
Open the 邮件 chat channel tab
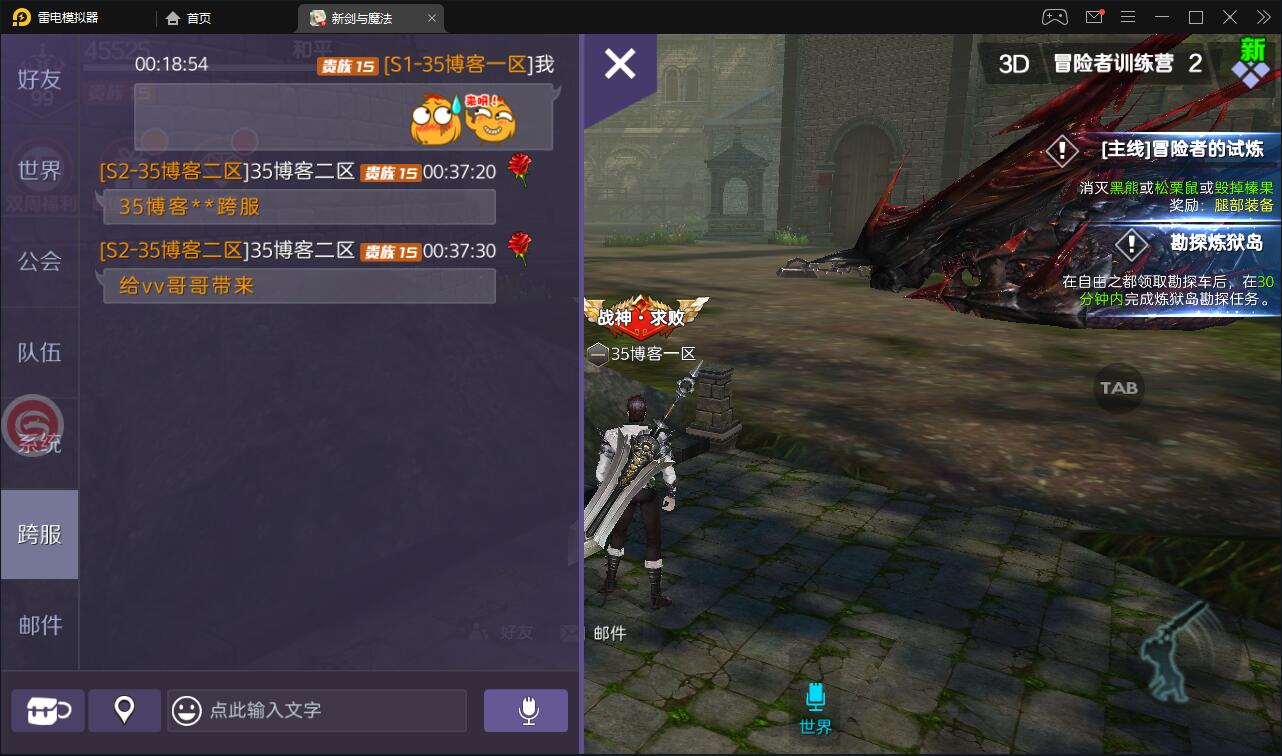click(39, 625)
